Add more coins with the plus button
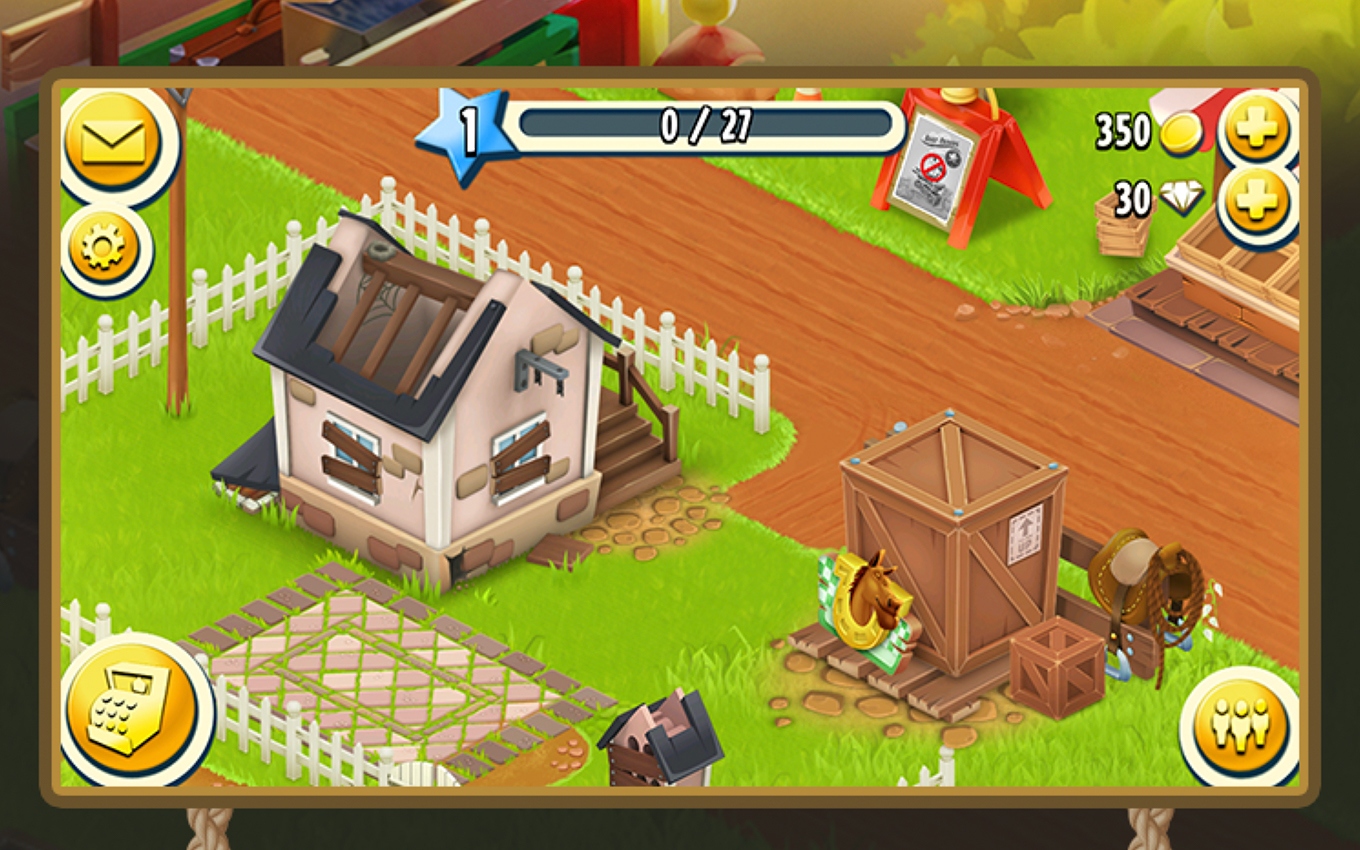Image resolution: width=1360 pixels, height=850 pixels. (1257, 128)
